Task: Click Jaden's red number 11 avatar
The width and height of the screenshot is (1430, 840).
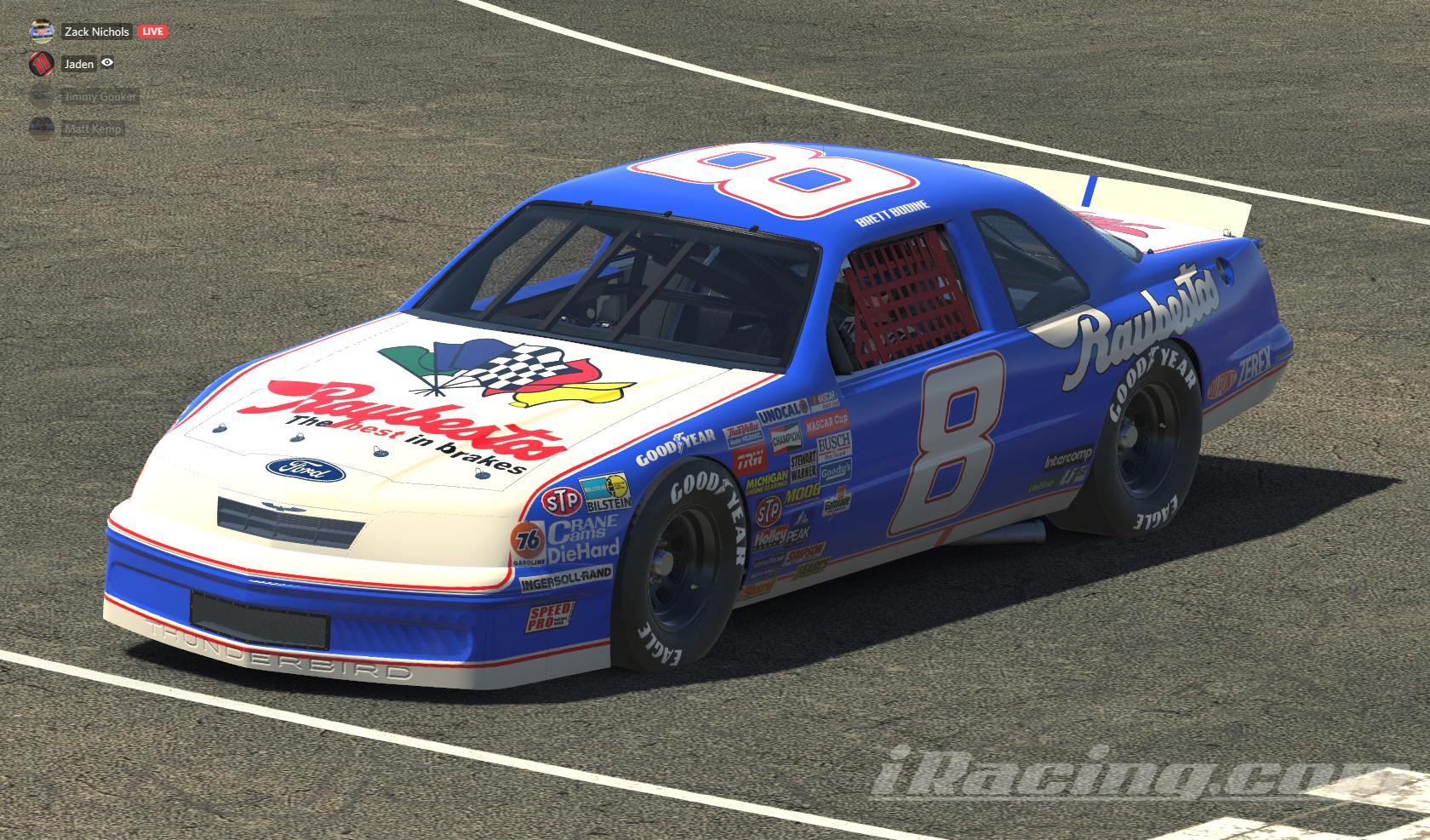Action: 40,65
